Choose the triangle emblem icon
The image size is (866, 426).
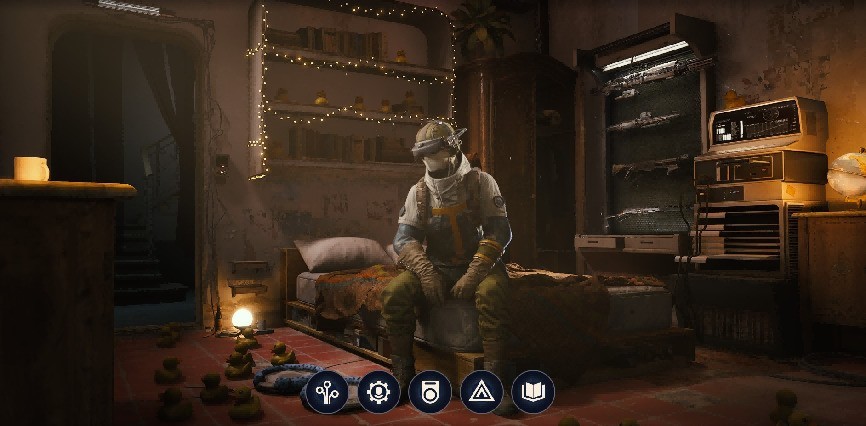[481, 391]
